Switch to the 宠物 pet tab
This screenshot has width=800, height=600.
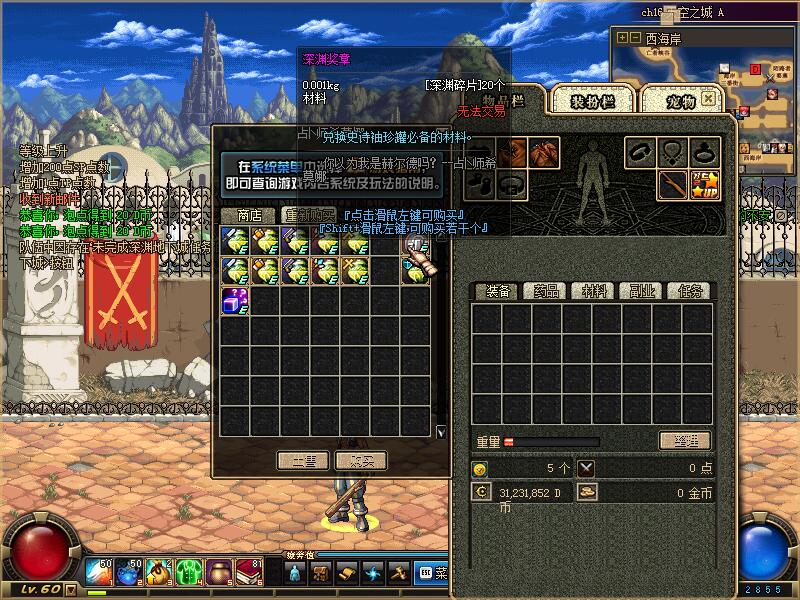click(680, 101)
